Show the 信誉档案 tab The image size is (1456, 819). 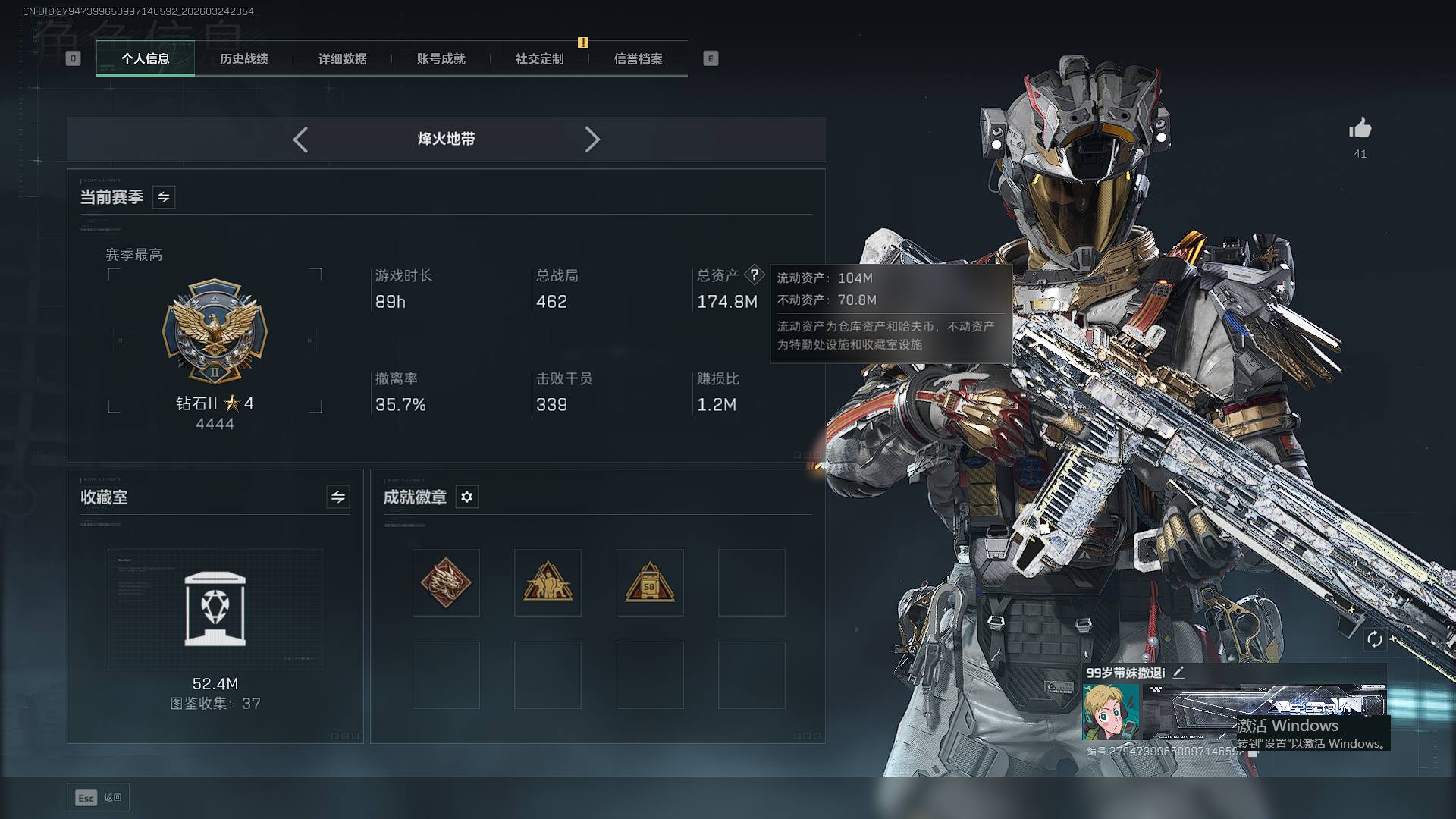pyautogui.click(x=638, y=58)
